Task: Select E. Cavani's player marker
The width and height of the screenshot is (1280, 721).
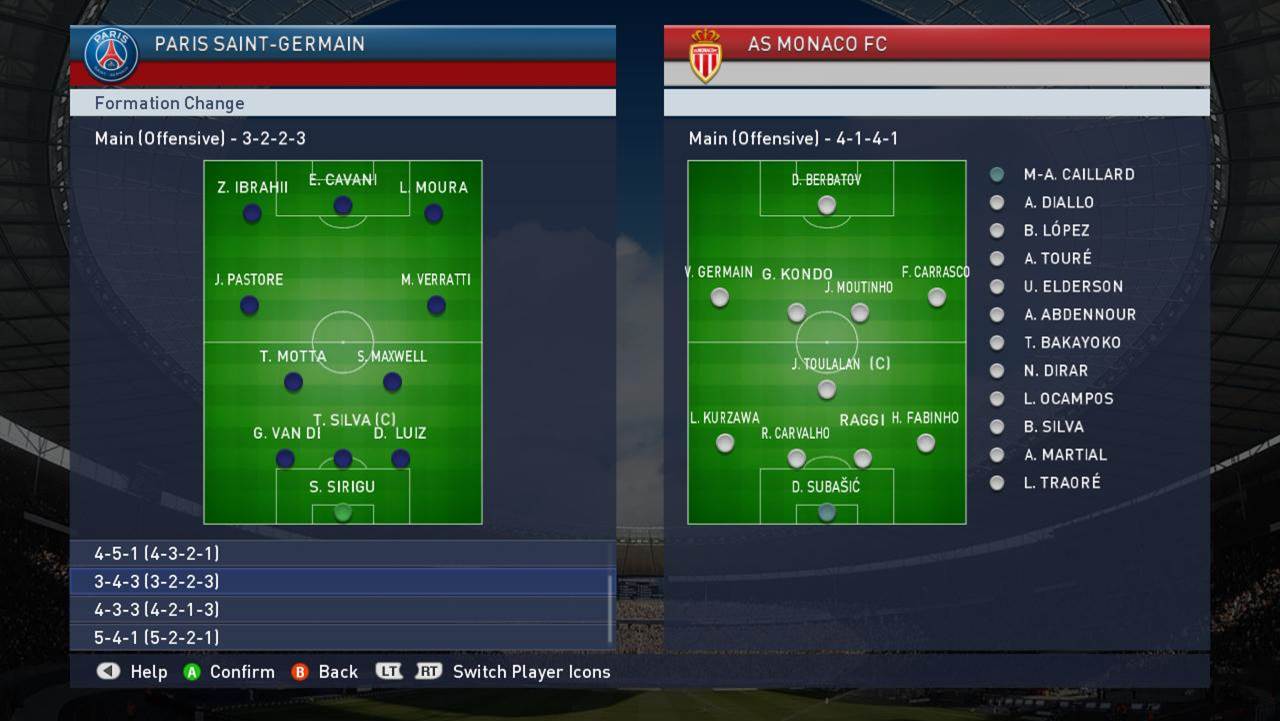Action: coord(343,205)
